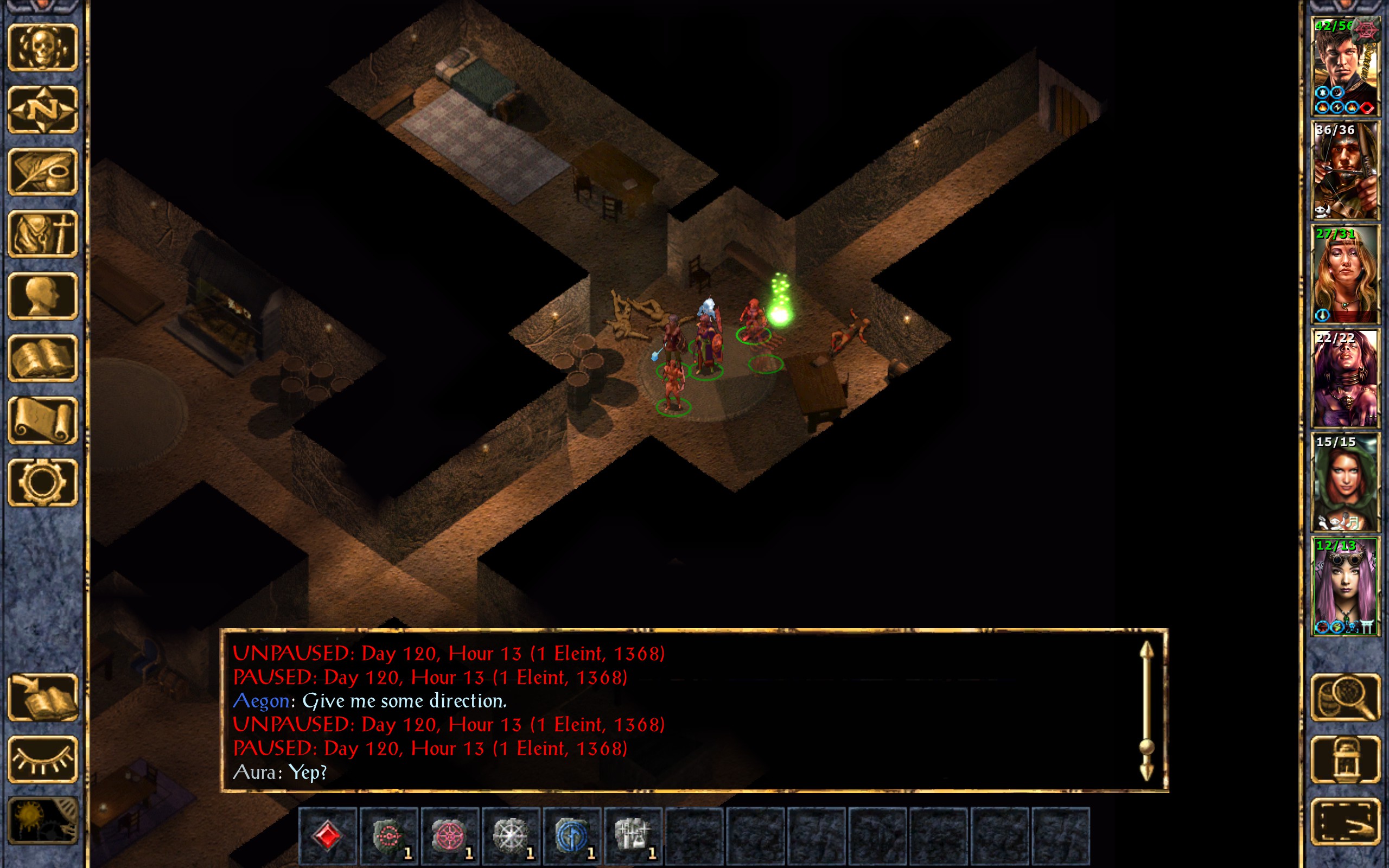Open the mage spellbook button
Screen dimensions: 1389x868
pyautogui.click(x=43, y=358)
